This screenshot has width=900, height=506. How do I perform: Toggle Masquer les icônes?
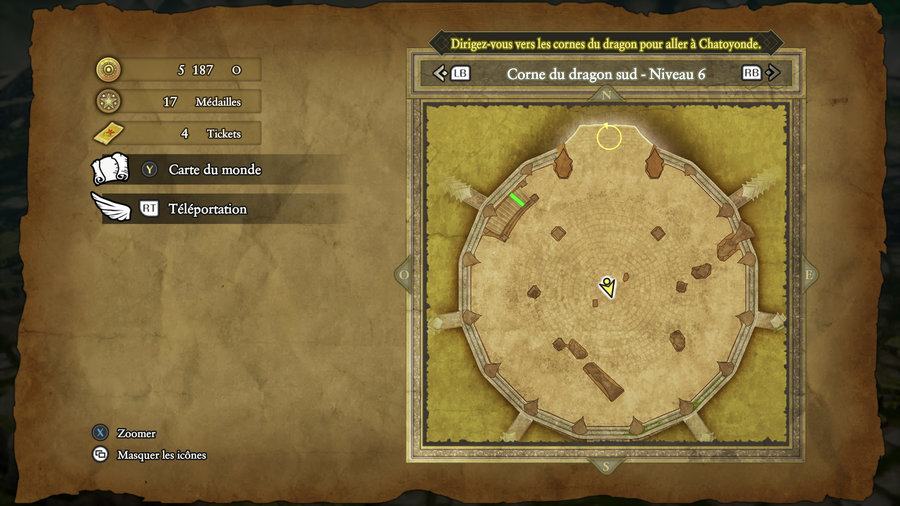(x=161, y=455)
